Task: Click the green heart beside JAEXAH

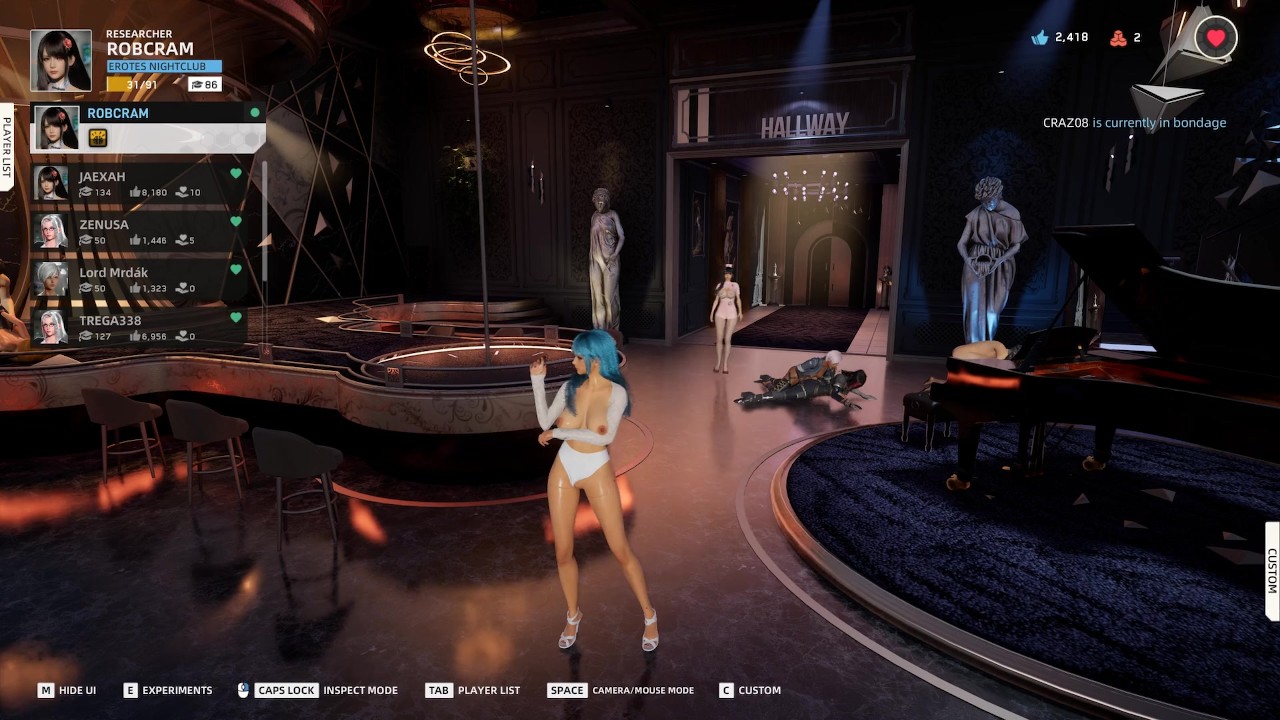Action: click(236, 174)
